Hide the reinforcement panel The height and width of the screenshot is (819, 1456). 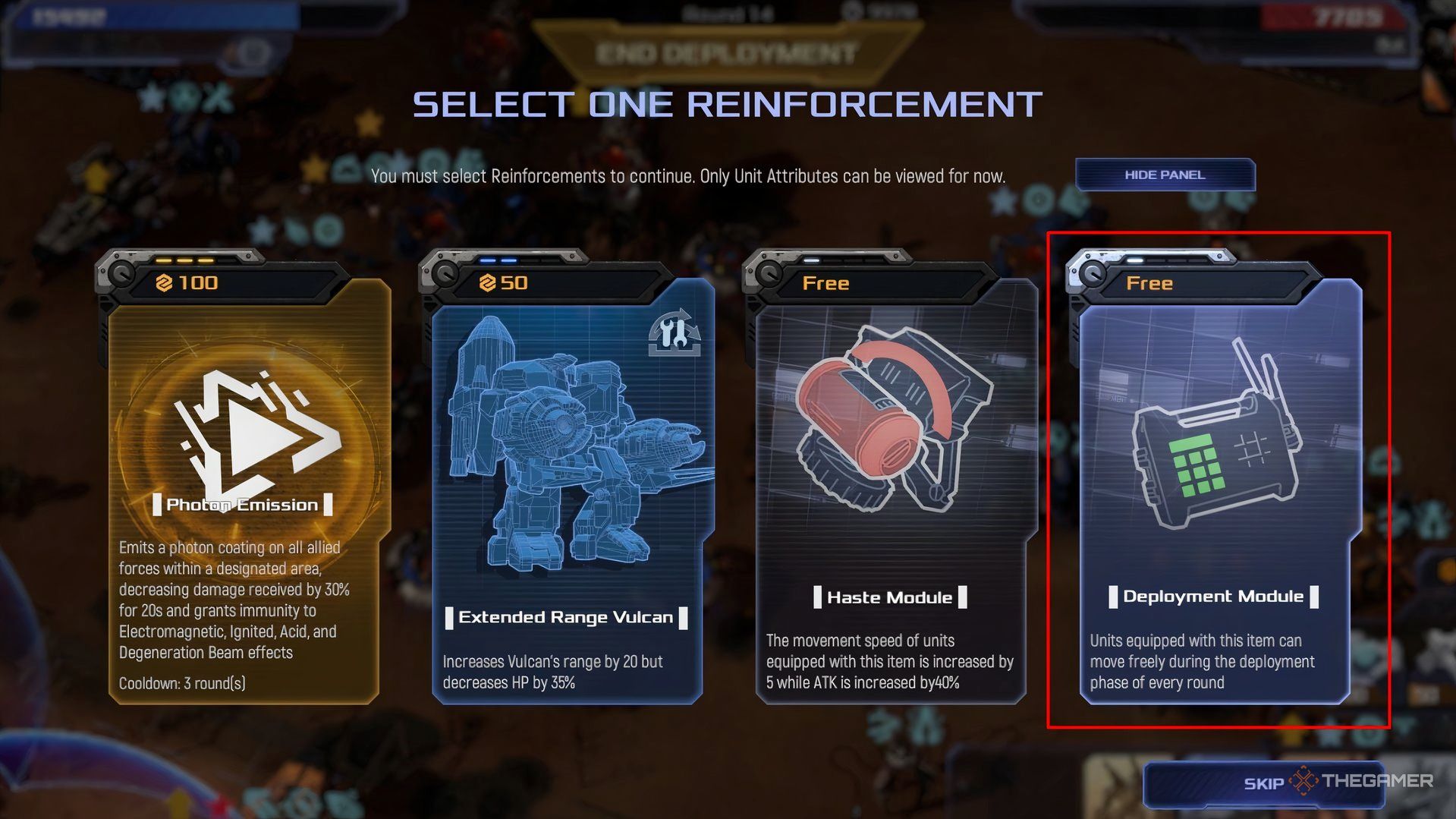click(x=1164, y=175)
